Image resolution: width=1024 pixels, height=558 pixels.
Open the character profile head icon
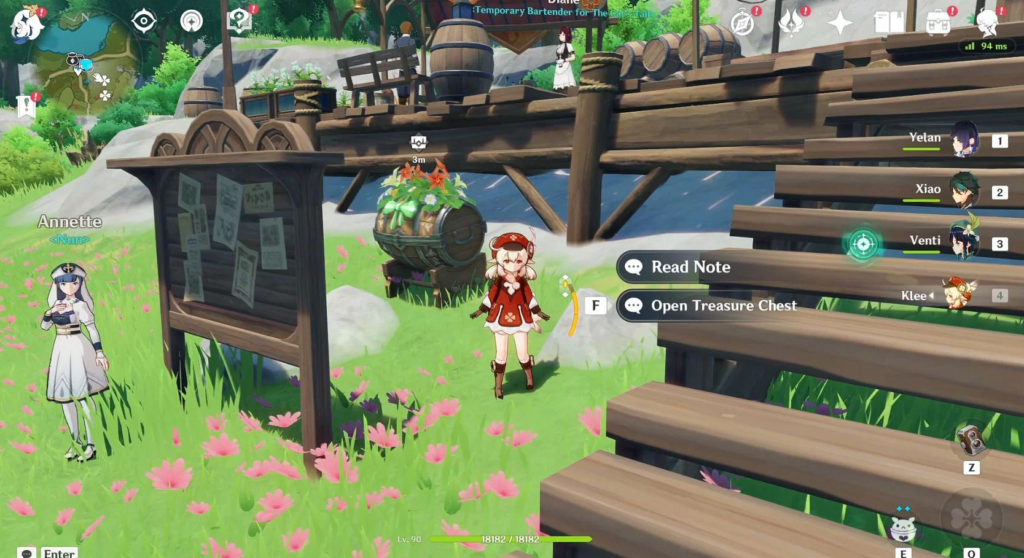click(x=987, y=22)
